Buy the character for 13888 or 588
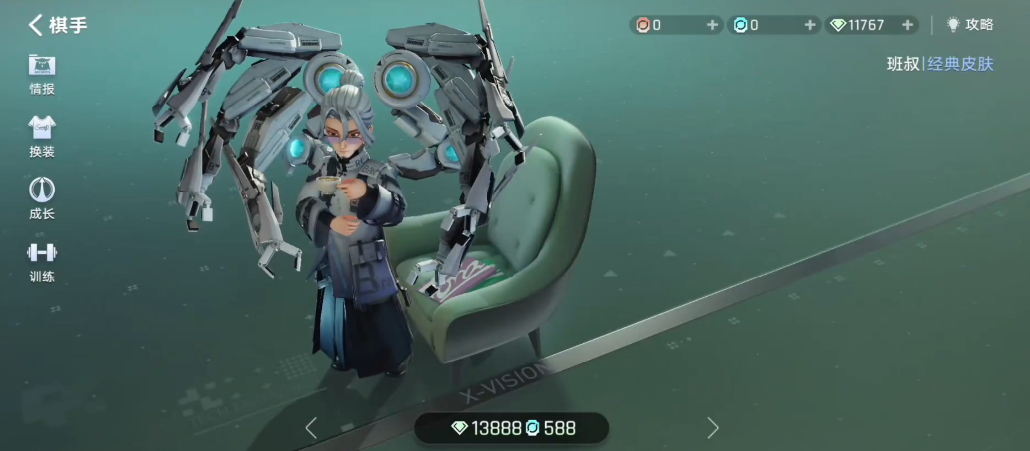 click(x=512, y=428)
